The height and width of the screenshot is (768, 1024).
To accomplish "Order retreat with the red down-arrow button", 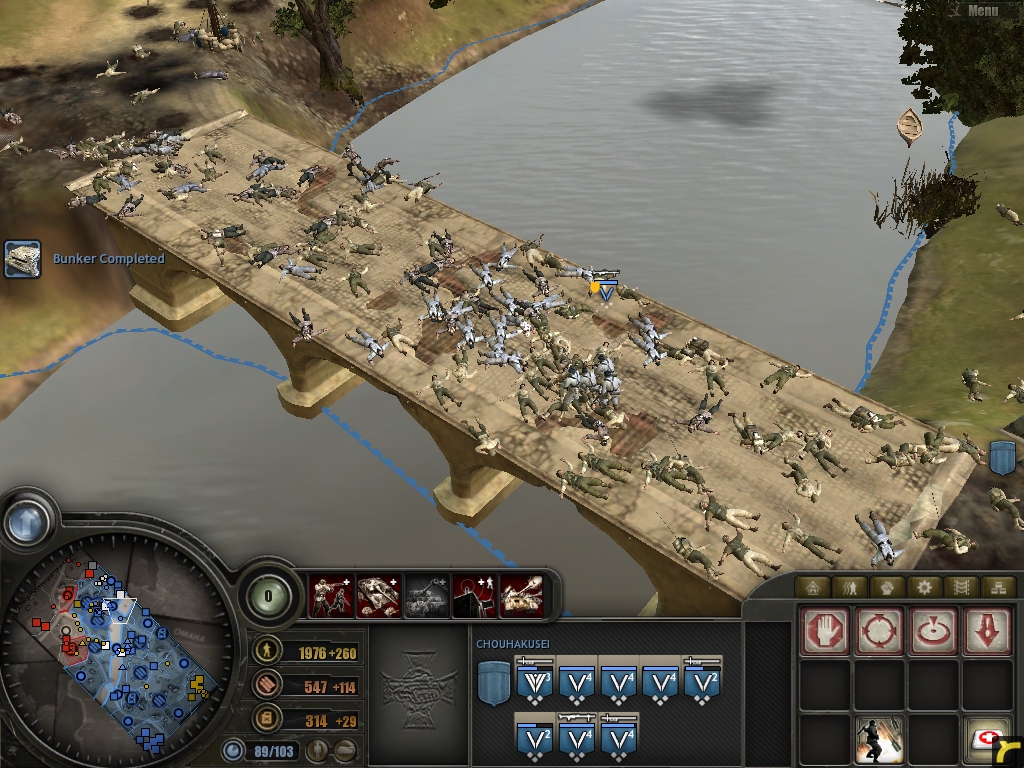I will (x=987, y=632).
